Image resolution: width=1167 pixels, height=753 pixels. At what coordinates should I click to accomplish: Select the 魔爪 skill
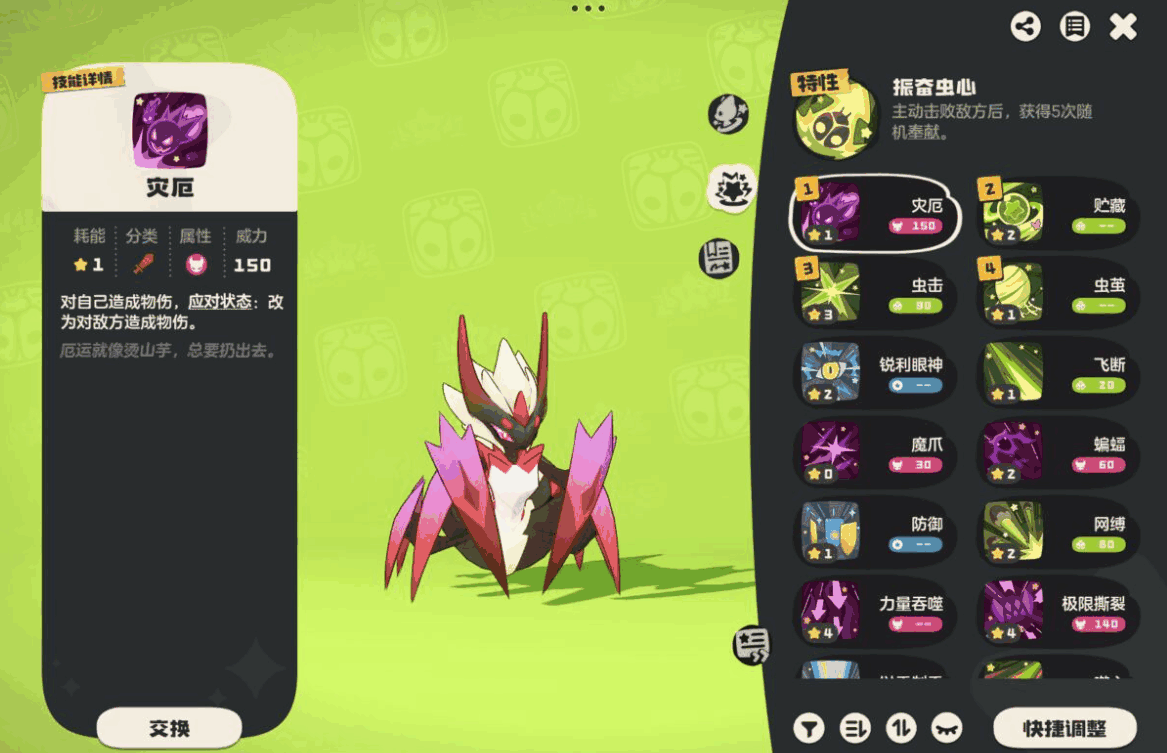click(875, 452)
